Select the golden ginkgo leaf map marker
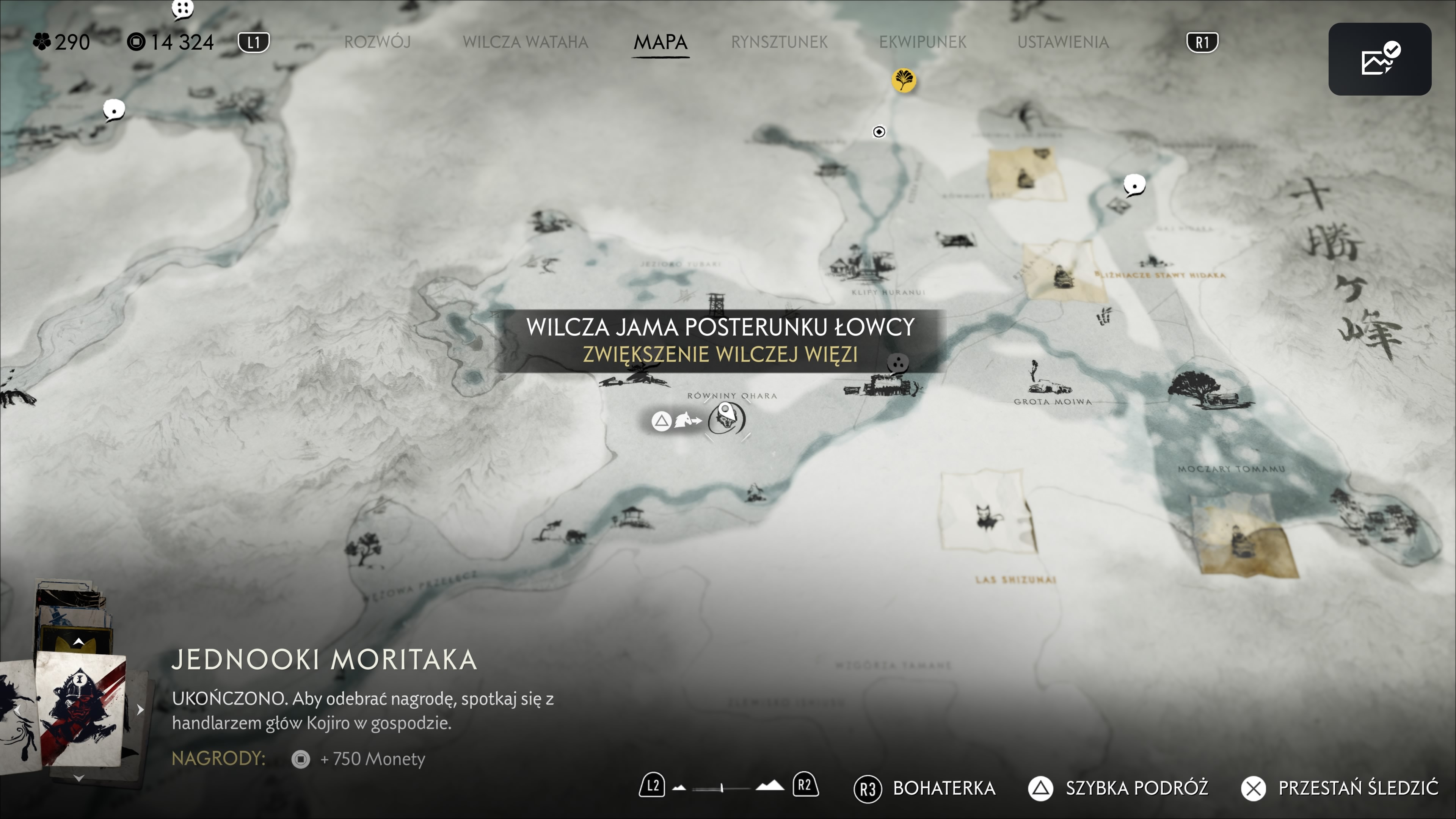The height and width of the screenshot is (819, 1456). (903, 80)
